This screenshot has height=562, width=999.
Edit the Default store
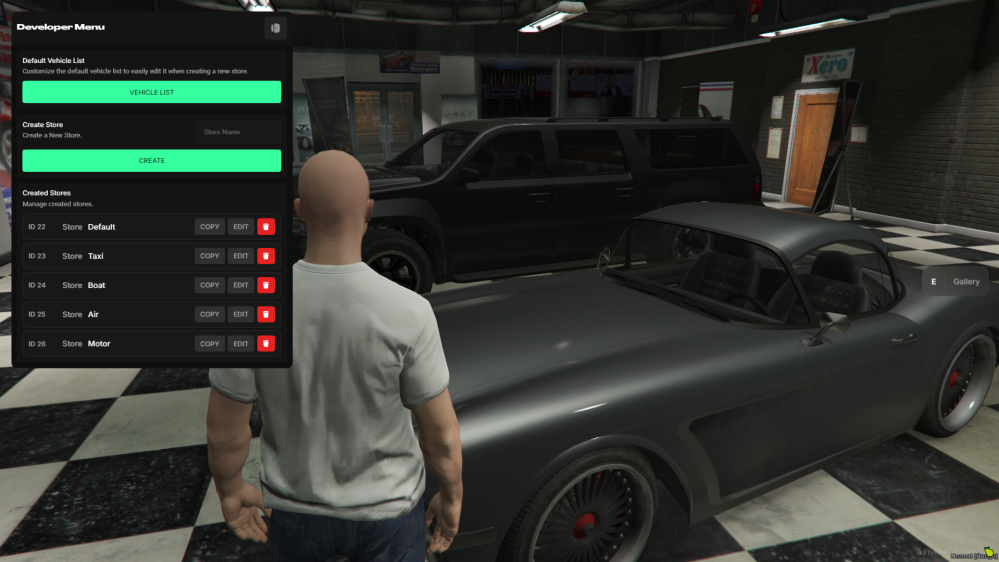tap(241, 227)
